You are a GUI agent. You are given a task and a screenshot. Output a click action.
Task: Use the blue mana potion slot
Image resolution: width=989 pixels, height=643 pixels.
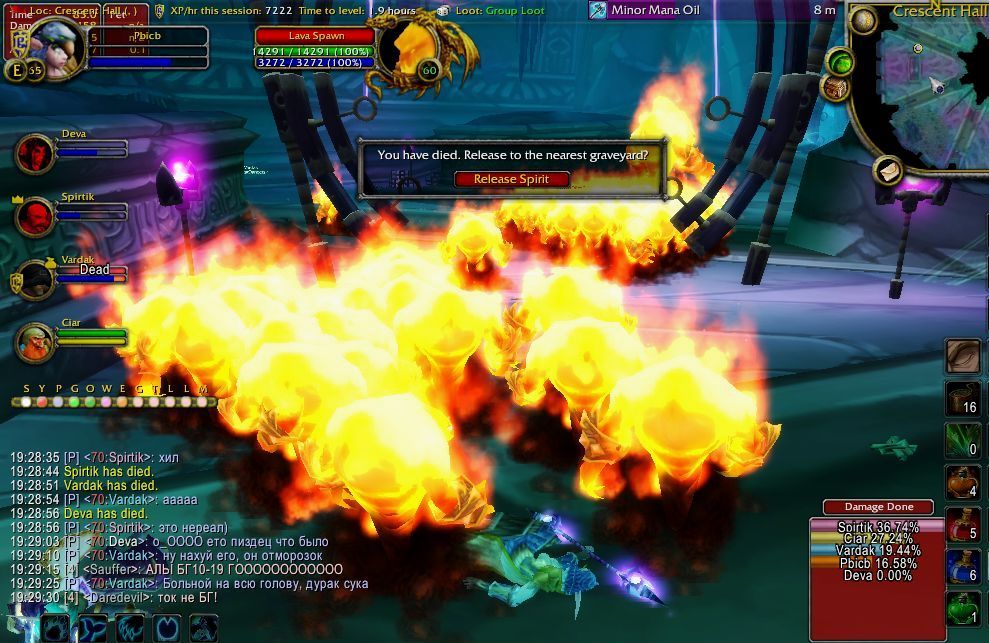(x=963, y=566)
